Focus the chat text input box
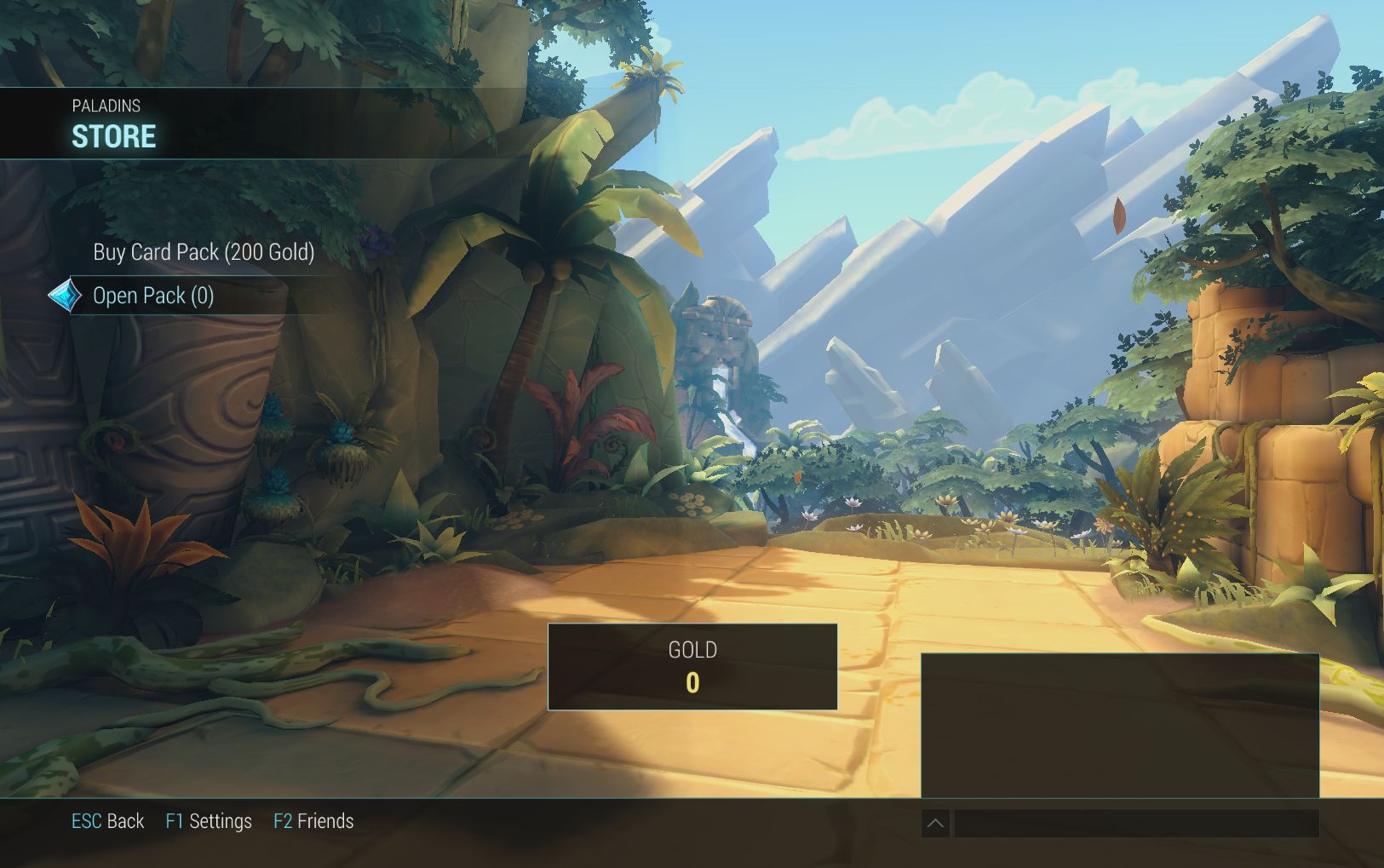1384x868 pixels. (x=1135, y=823)
